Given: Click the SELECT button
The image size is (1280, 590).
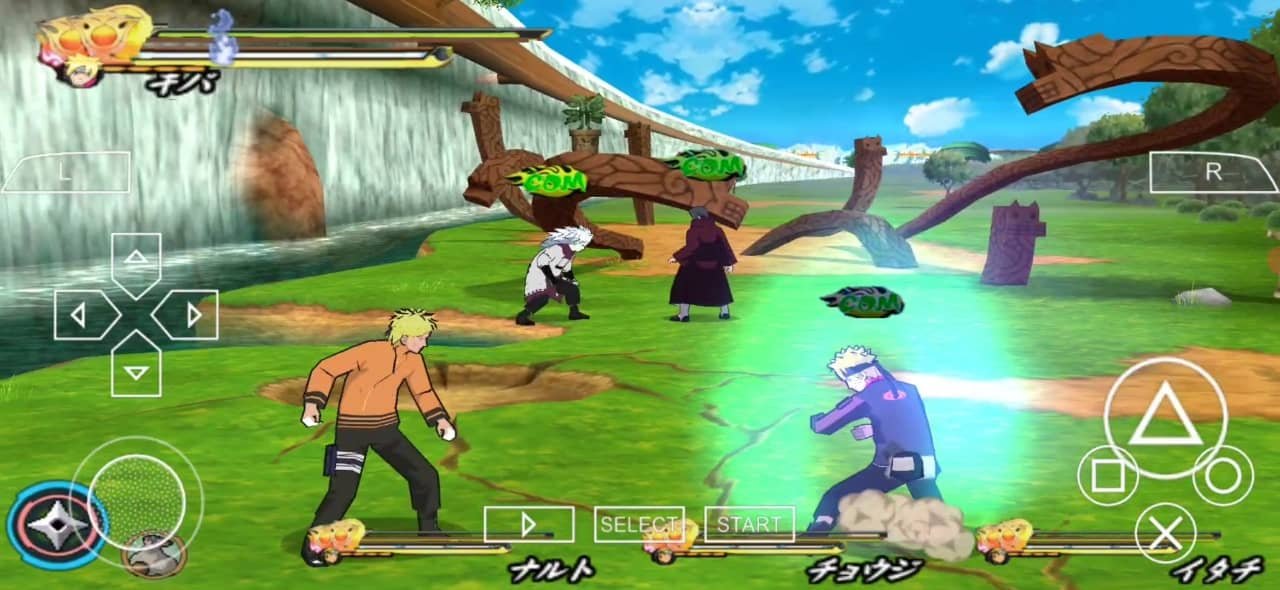Looking at the screenshot, I should click(x=639, y=524).
